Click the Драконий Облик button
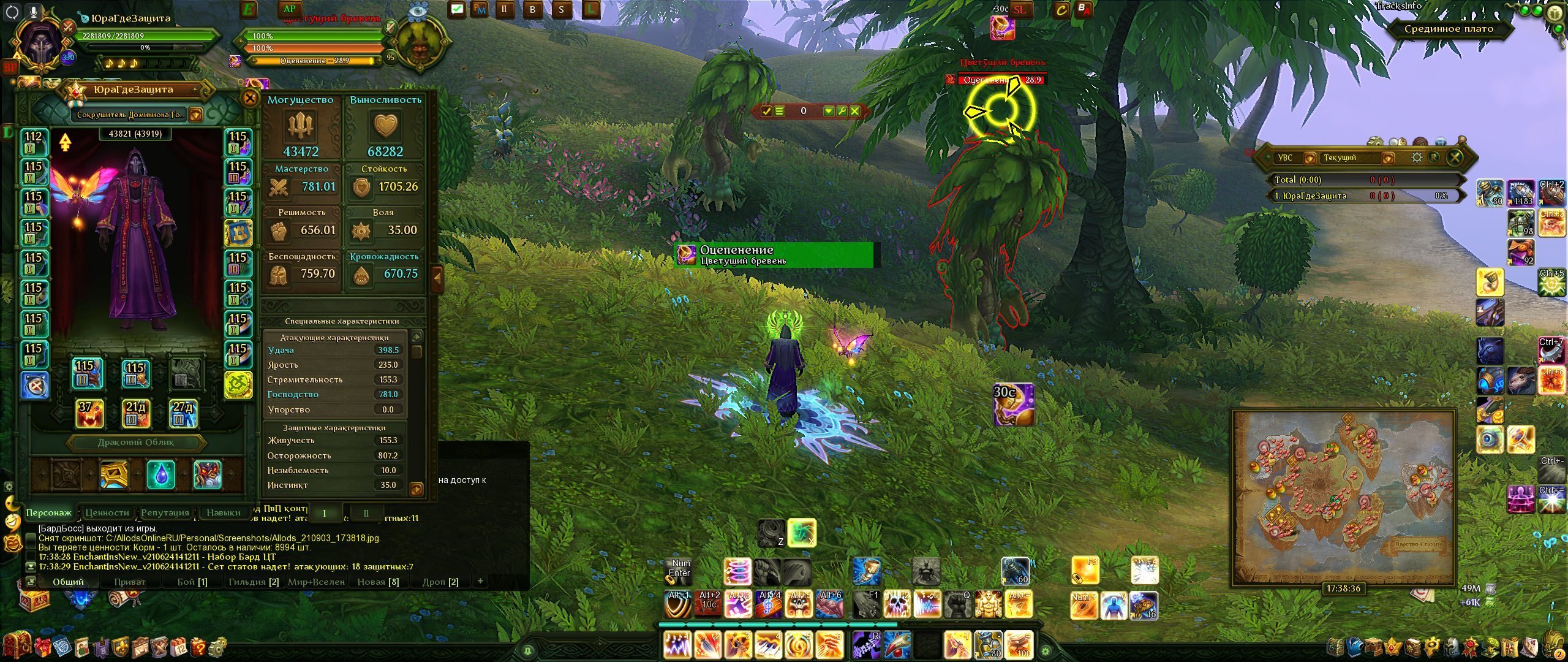Image resolution: width=1568 pixels, height=662 pixels. pos(136,442)
